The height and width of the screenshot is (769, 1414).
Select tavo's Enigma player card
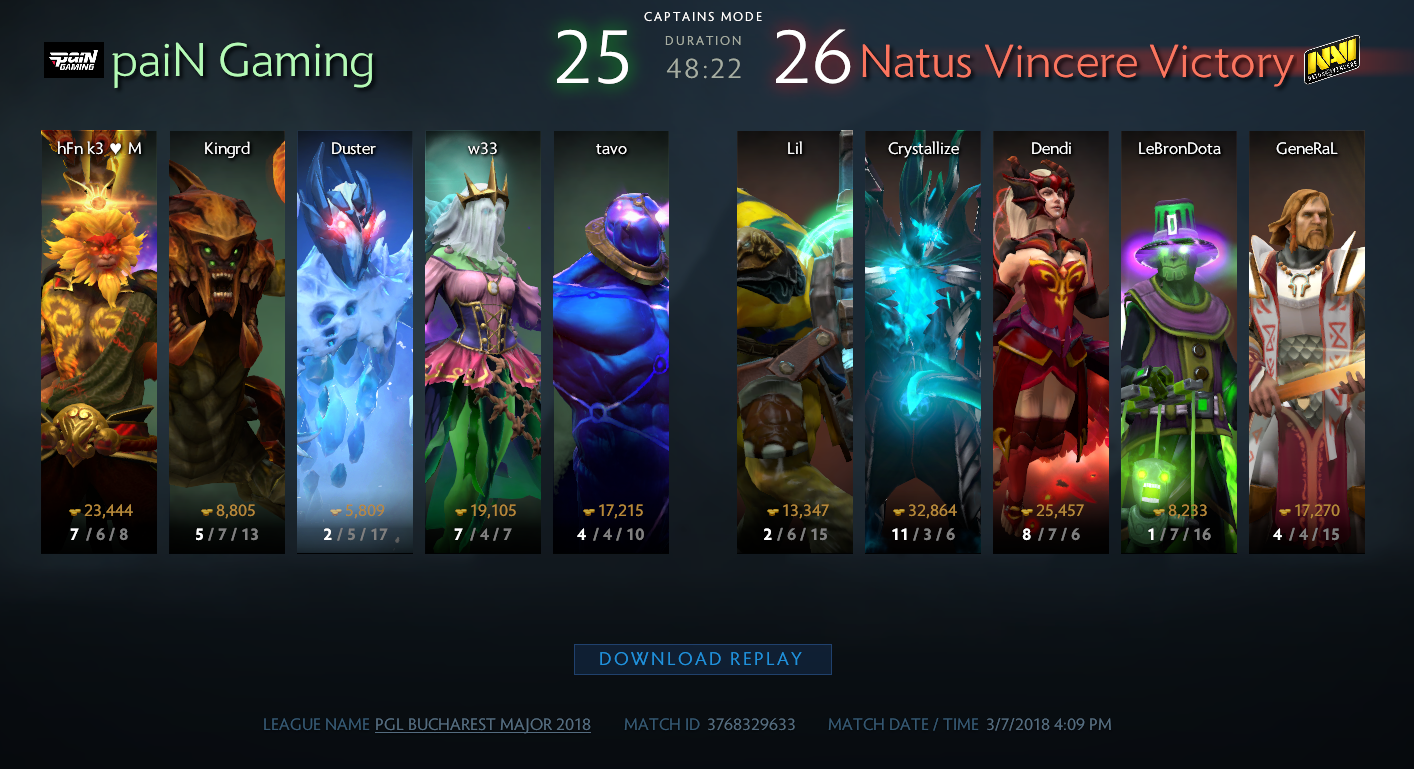coord(611,341)
